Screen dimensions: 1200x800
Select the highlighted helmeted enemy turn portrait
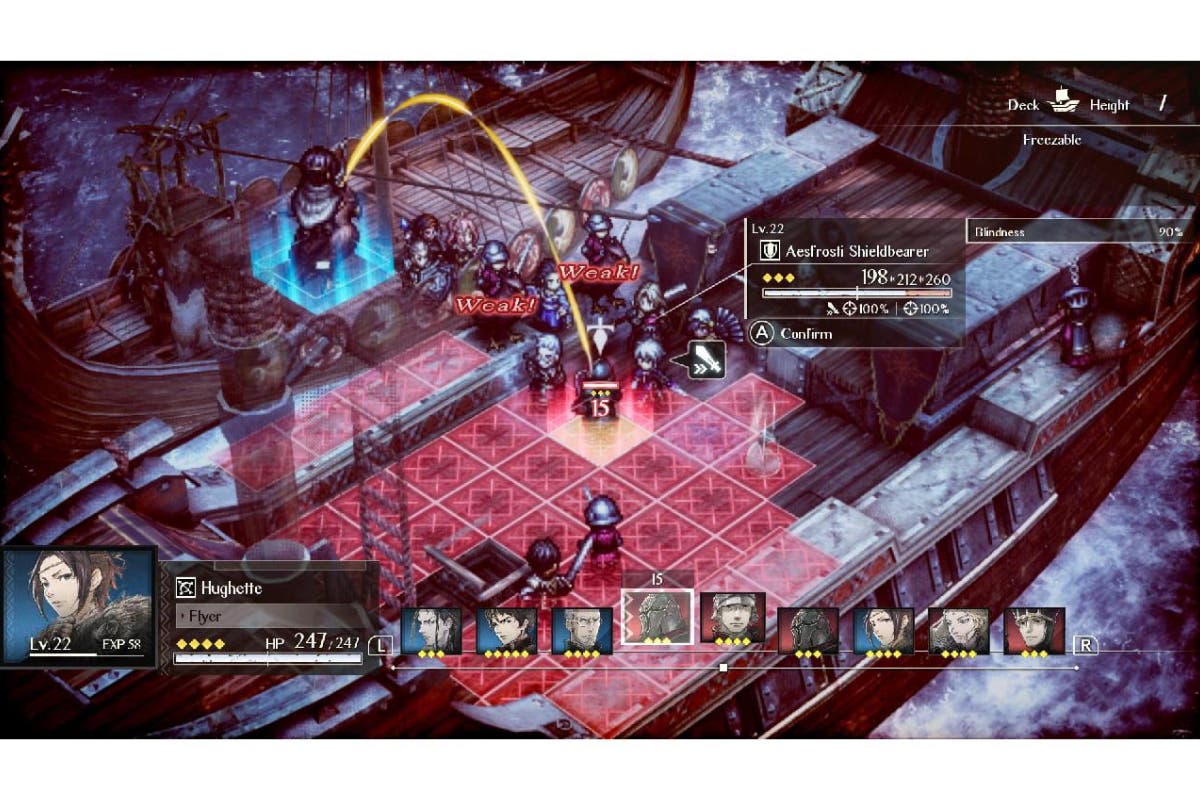654,616
